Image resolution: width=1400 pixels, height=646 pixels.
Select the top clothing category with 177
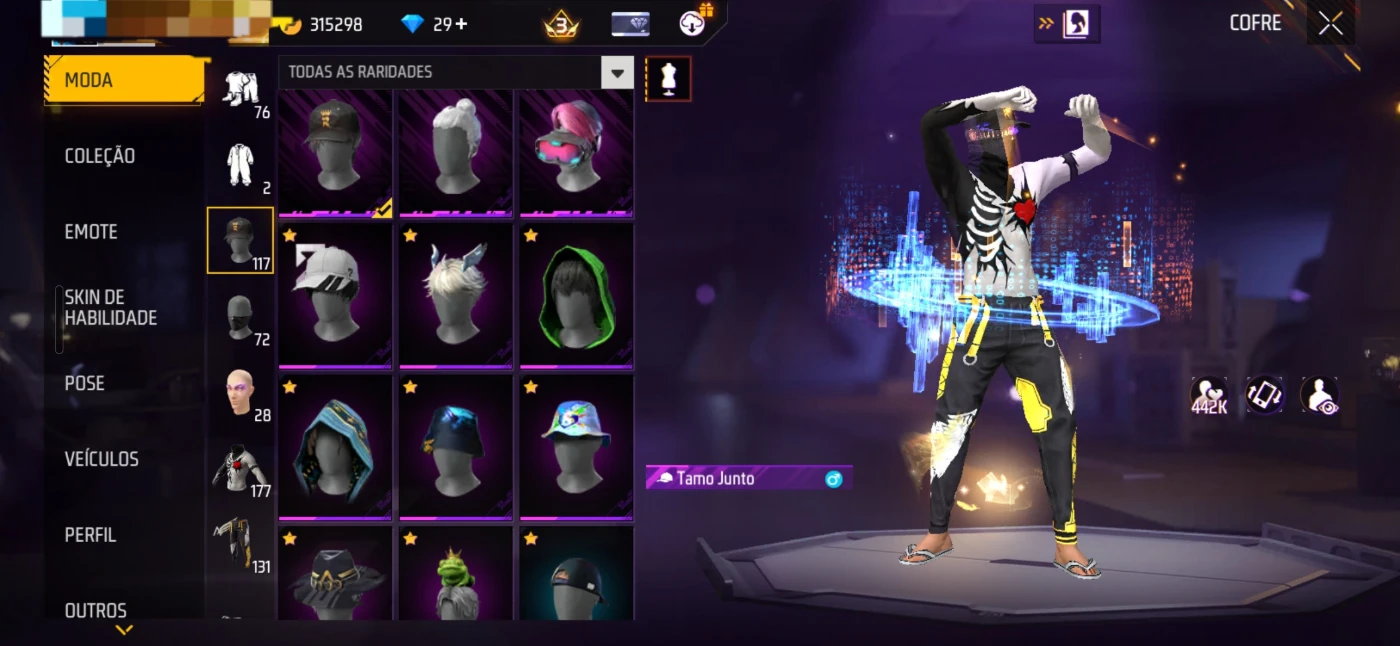coord(240,468)
